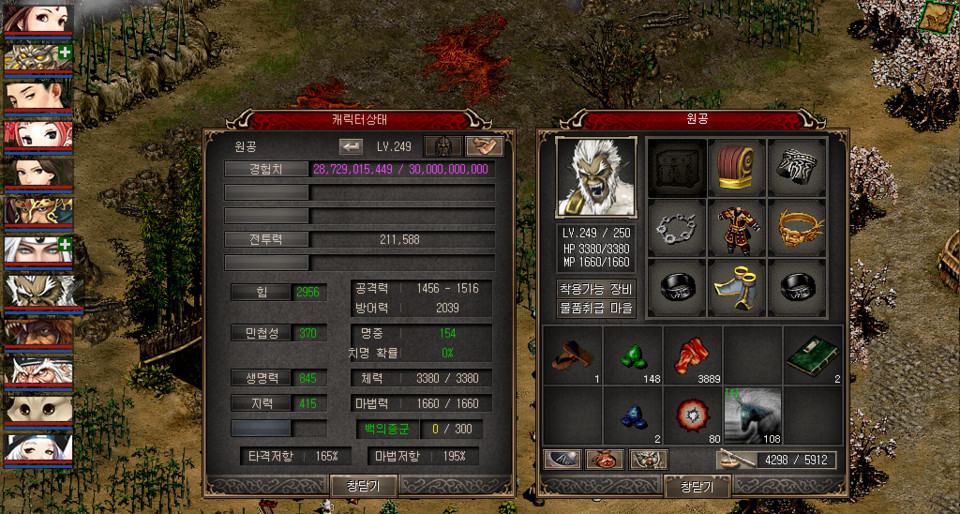The image size is (960, 514).
Task: Select the boots equipment slot
Action: tap(737, 289)
